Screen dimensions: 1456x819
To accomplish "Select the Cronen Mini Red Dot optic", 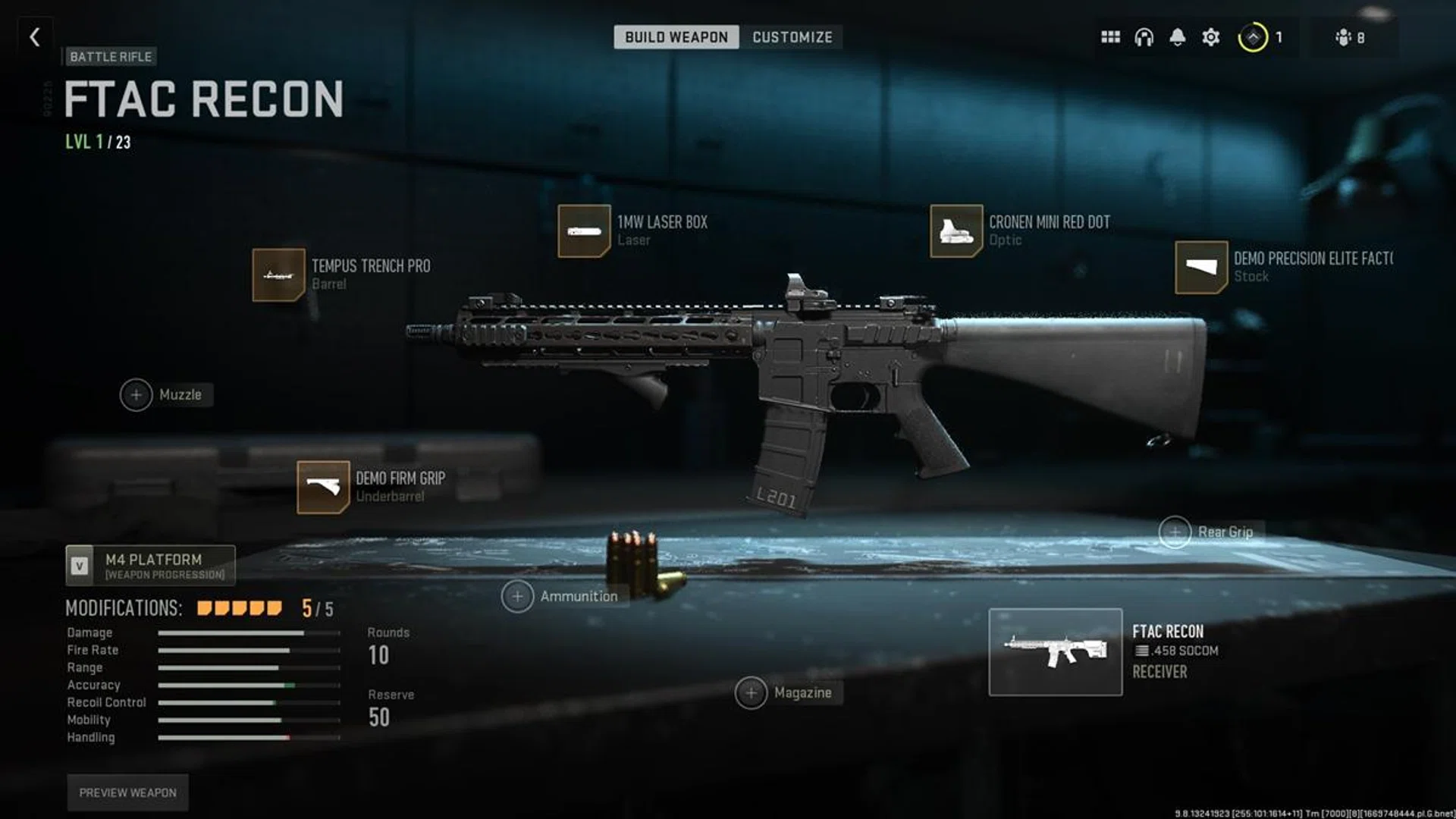I will pyautogui.click(x=956, y=231).
